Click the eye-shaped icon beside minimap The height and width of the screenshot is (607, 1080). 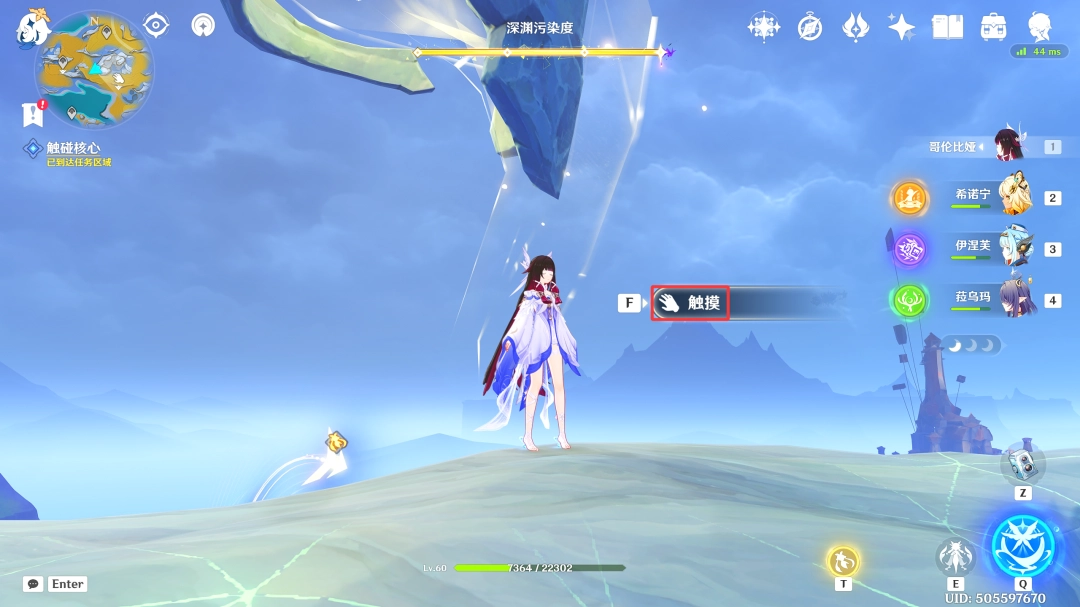click(x=156, y=25)
